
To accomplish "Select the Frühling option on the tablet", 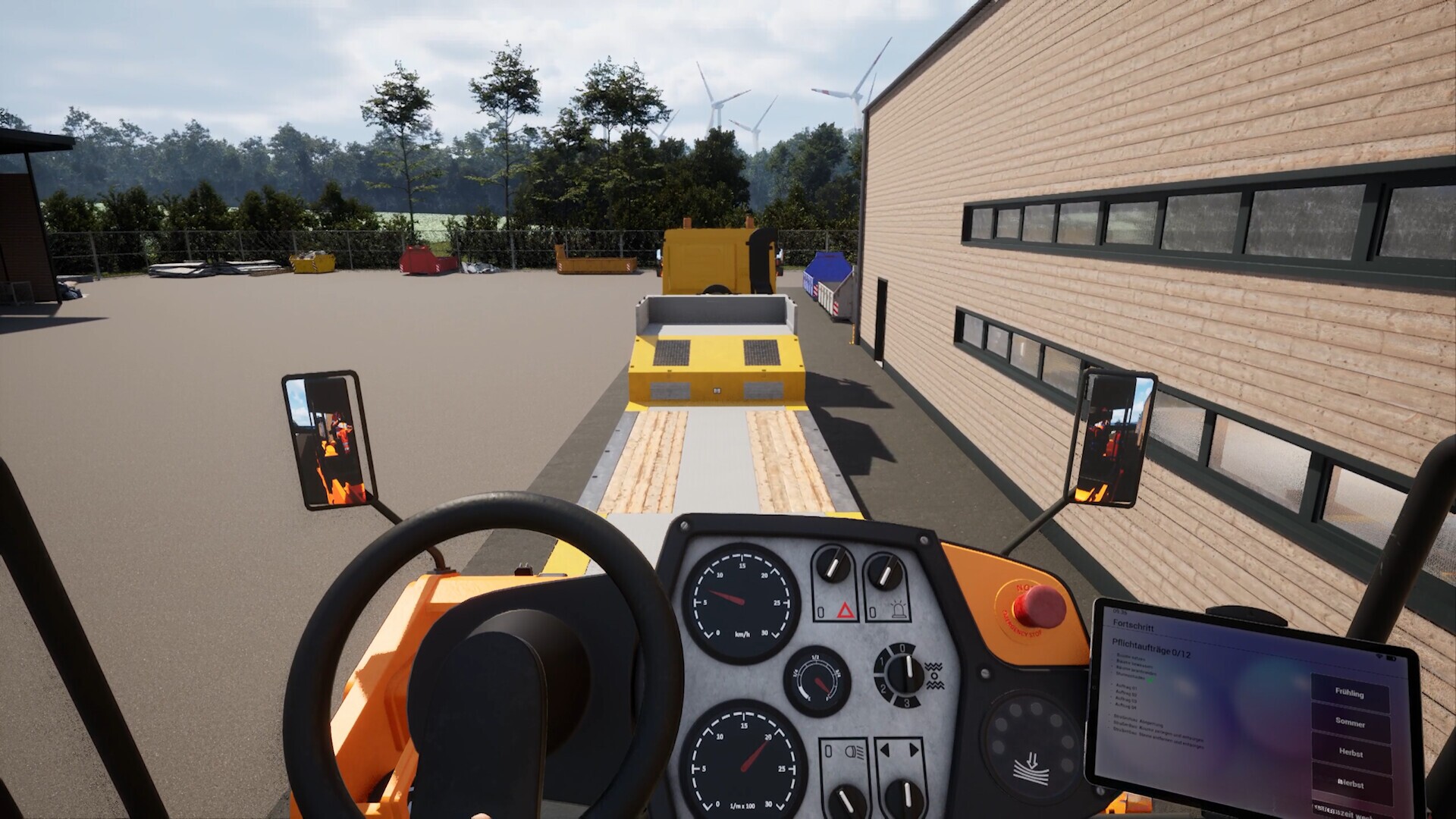I will (1349, 695).
